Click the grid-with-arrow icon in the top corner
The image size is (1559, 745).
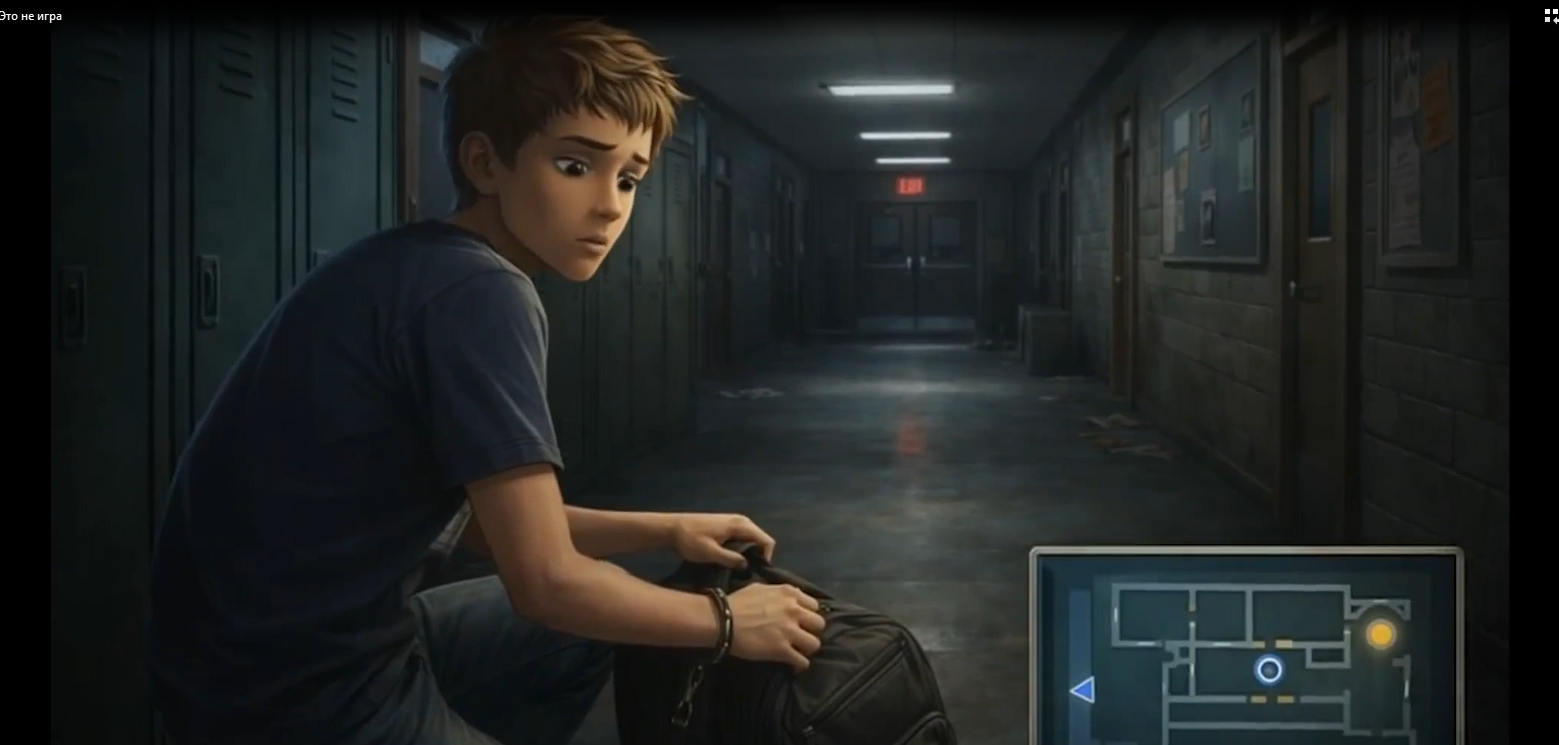point(1550,14)
